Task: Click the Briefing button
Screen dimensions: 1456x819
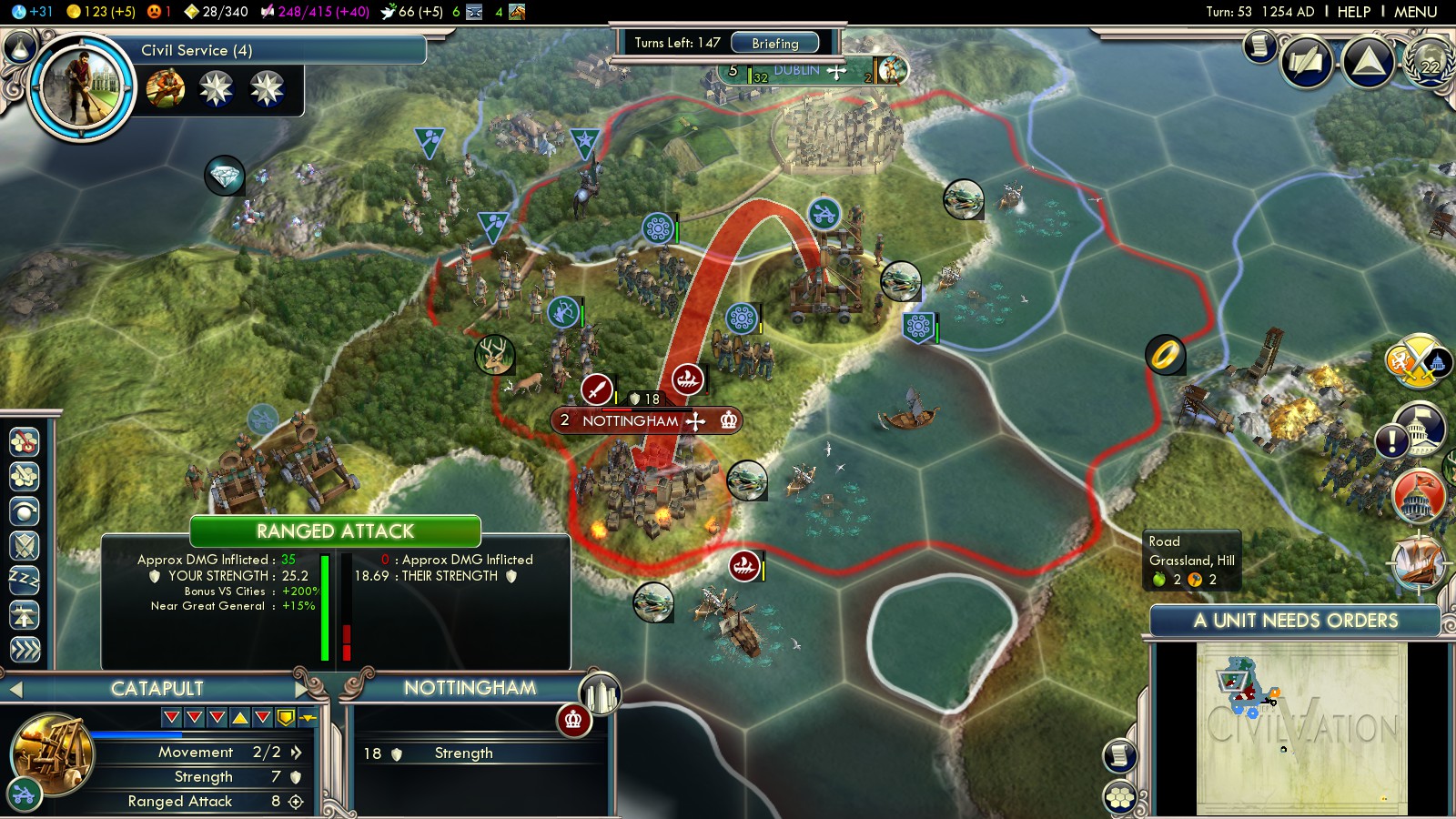Action: [x=774, y=43]
